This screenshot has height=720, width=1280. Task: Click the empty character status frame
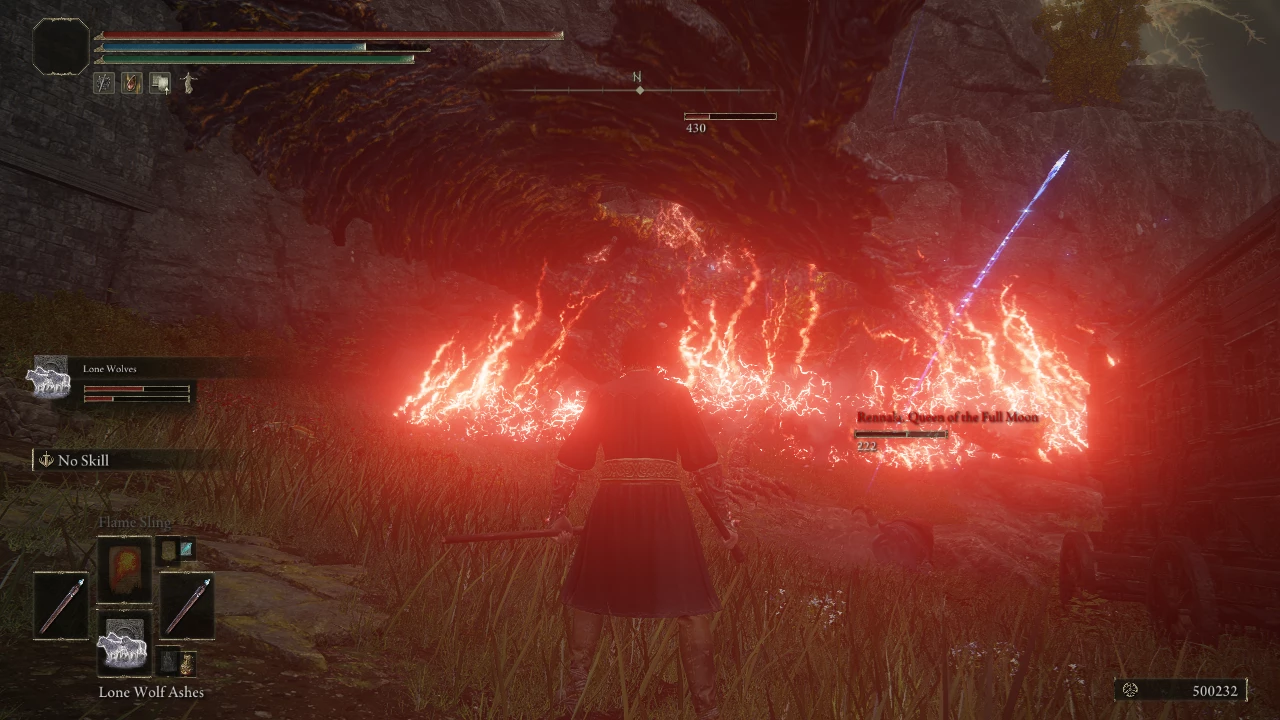(x=60, y=46)
